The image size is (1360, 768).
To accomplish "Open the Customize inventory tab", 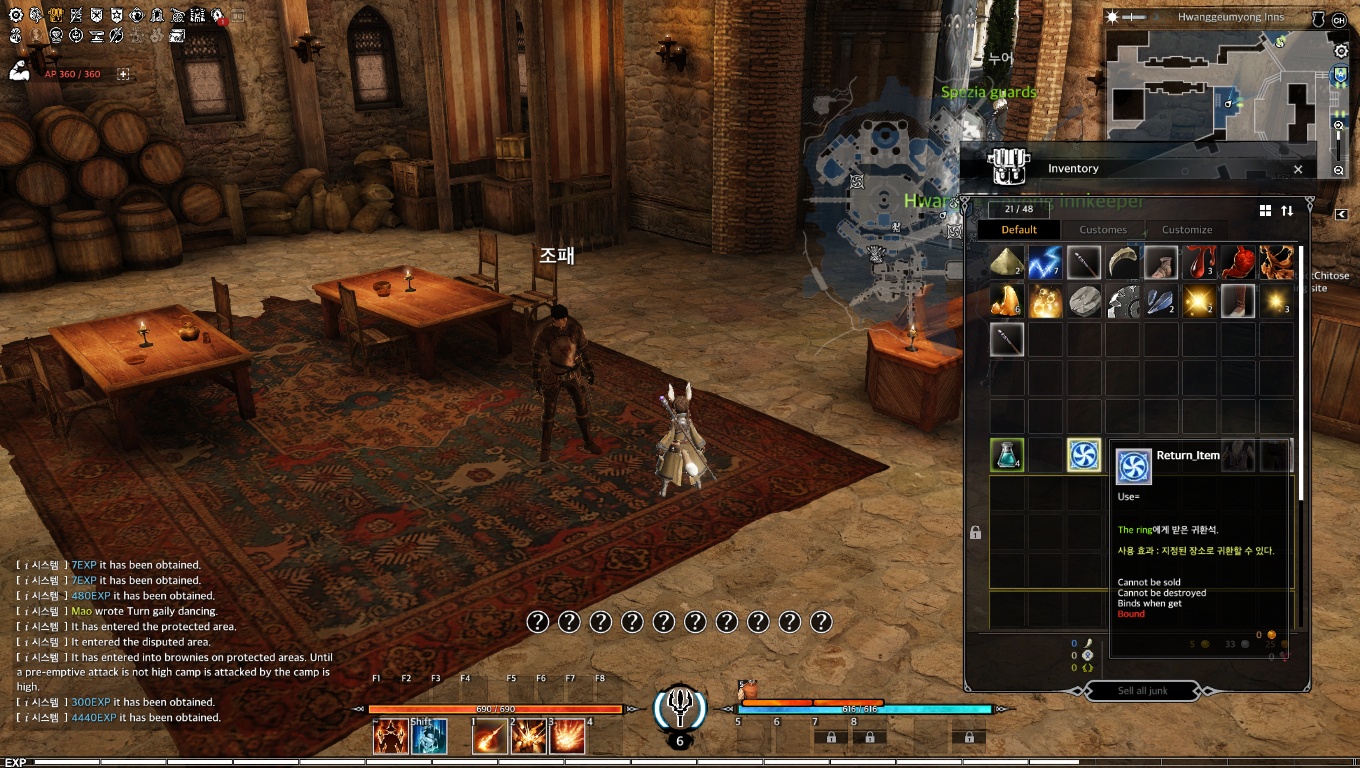I will (x=1187, y=230).
